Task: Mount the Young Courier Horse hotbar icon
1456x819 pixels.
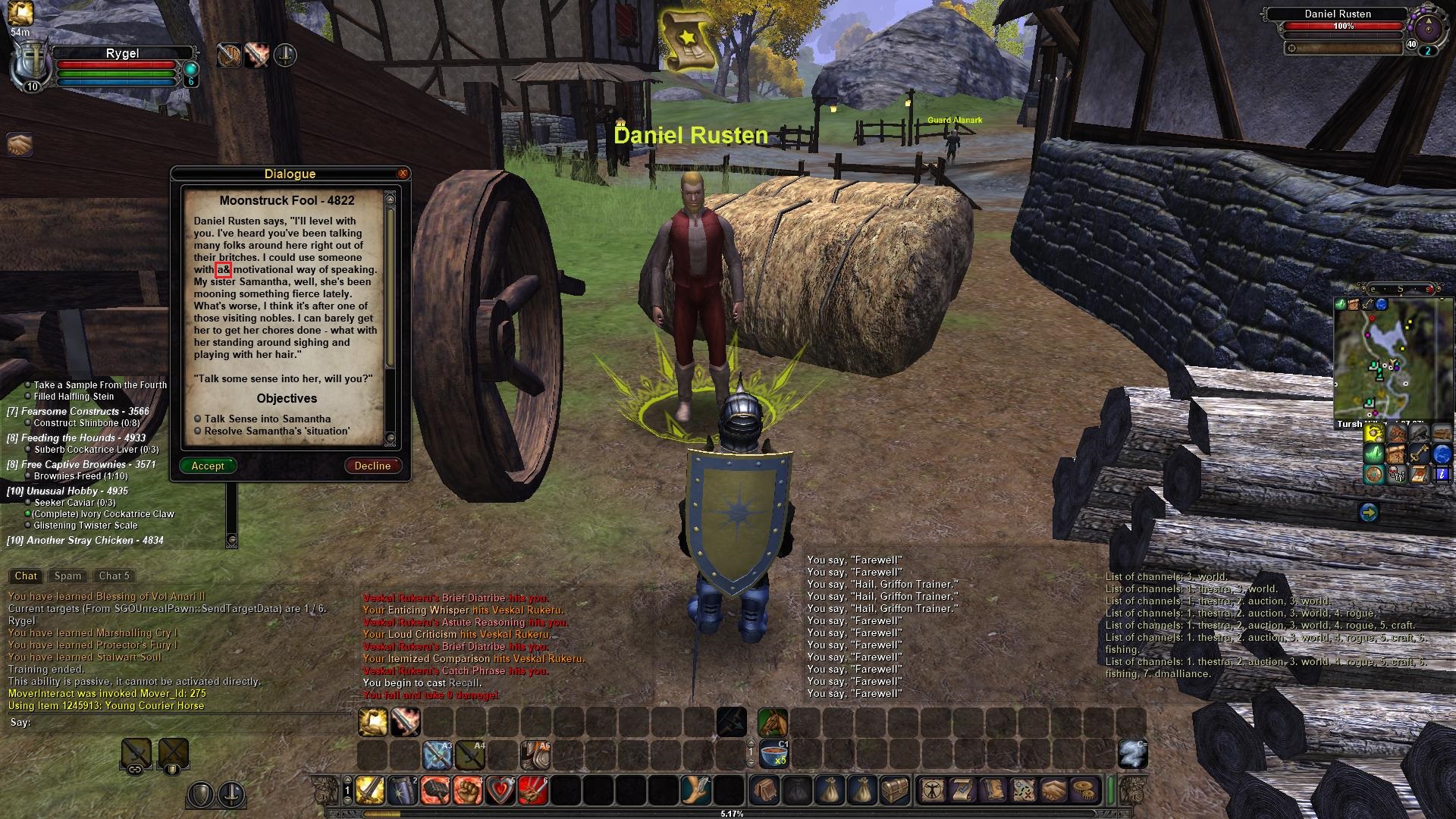Action: point(772,723)
